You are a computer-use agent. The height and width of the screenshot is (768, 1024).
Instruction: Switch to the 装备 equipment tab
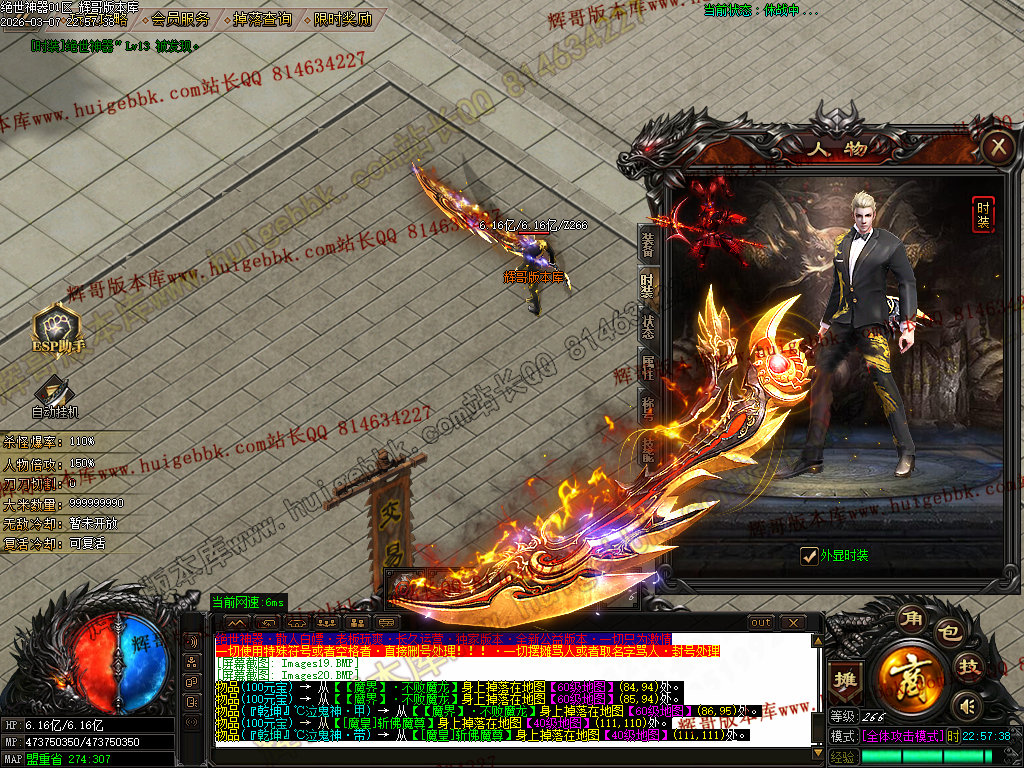(x=648, y=243)
